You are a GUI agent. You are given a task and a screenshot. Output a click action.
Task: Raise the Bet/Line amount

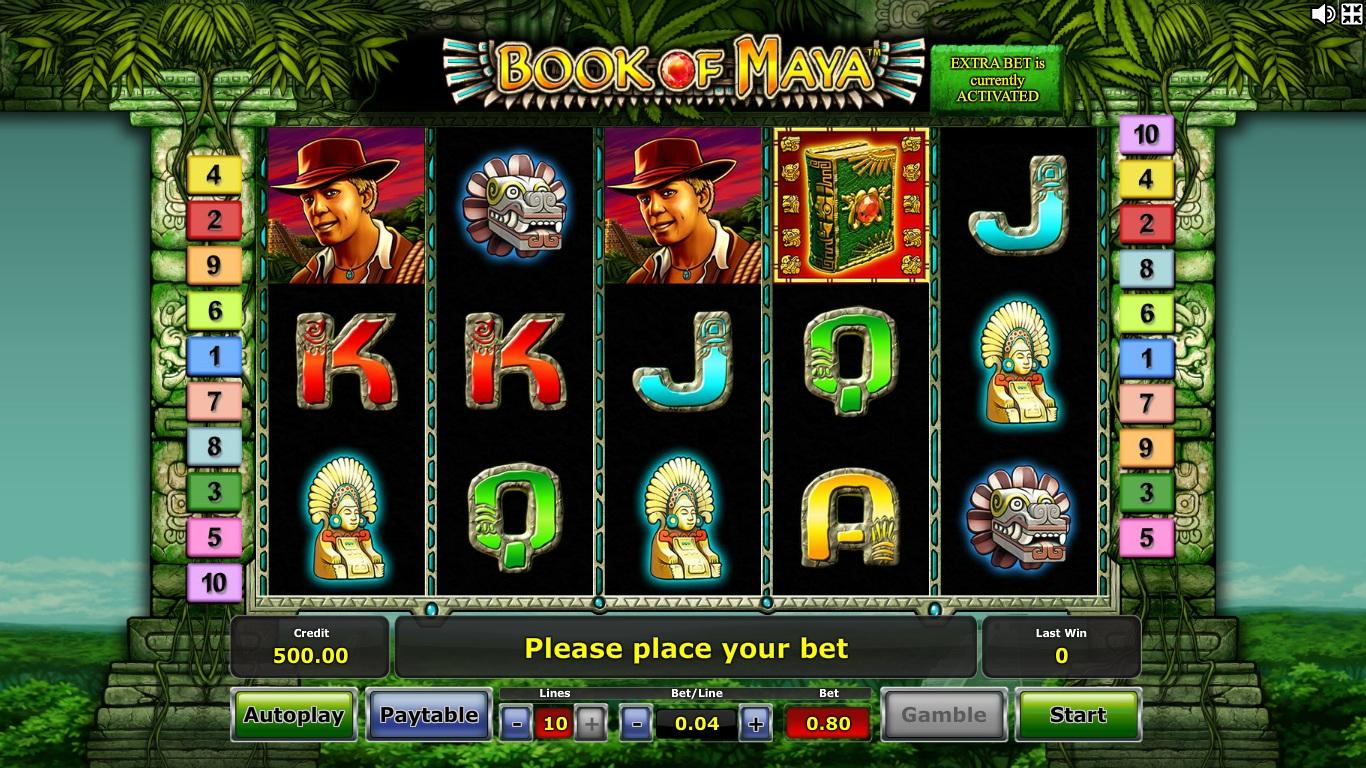click(x=756, y=723)
